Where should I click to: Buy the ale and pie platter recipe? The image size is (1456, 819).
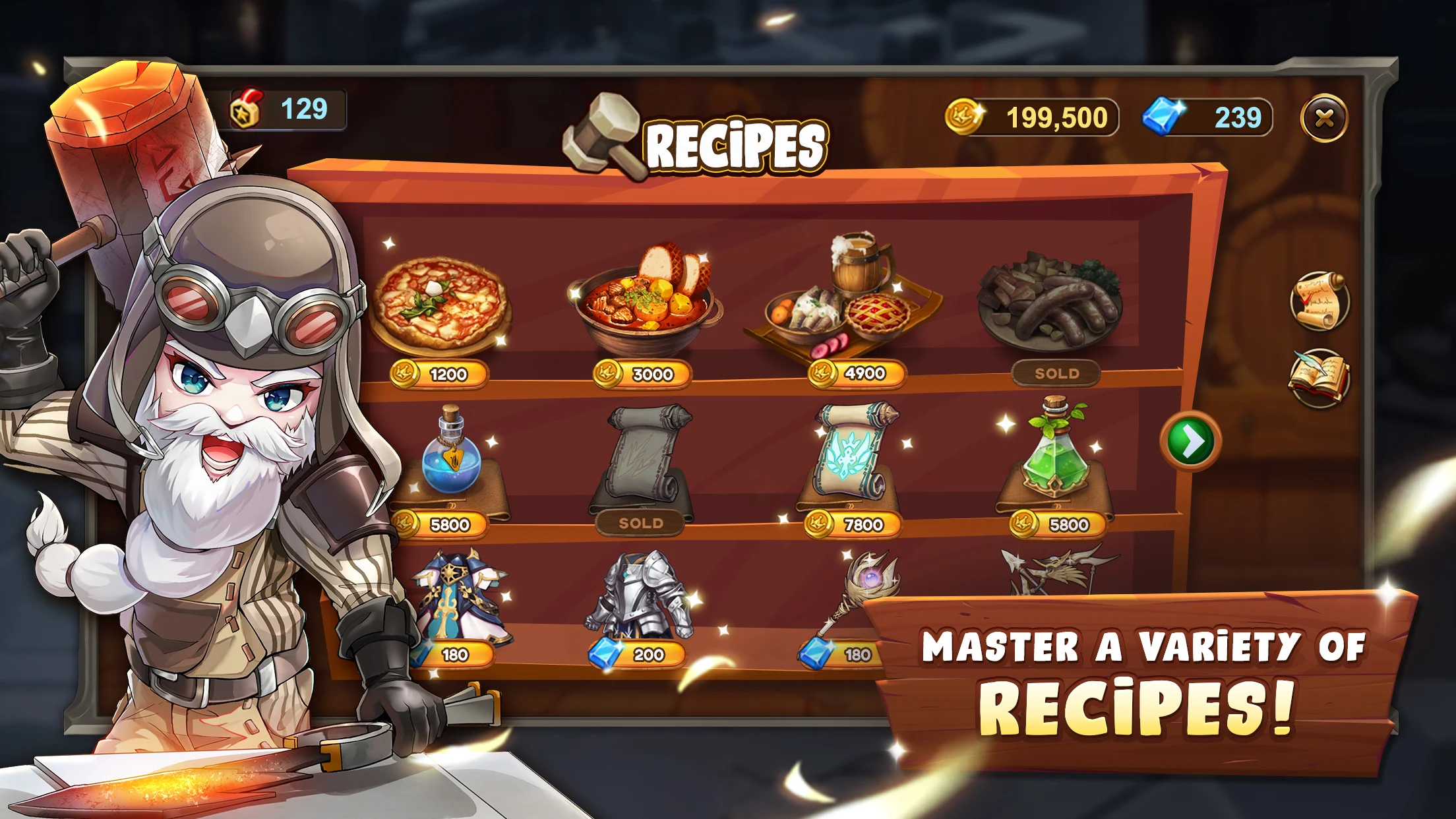click(x=857, y=373)
